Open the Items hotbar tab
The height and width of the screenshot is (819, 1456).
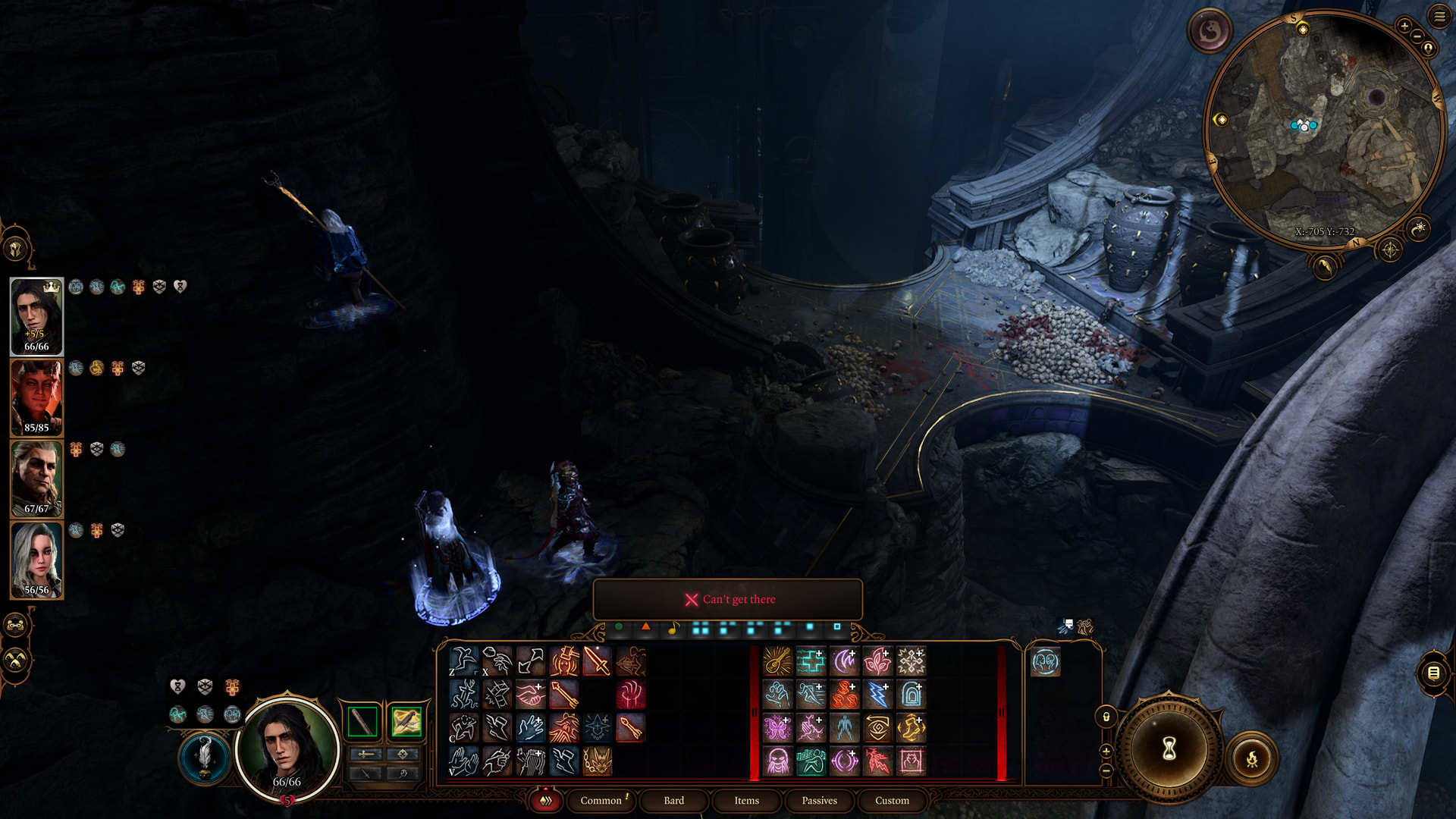click(x=746, y=800)
